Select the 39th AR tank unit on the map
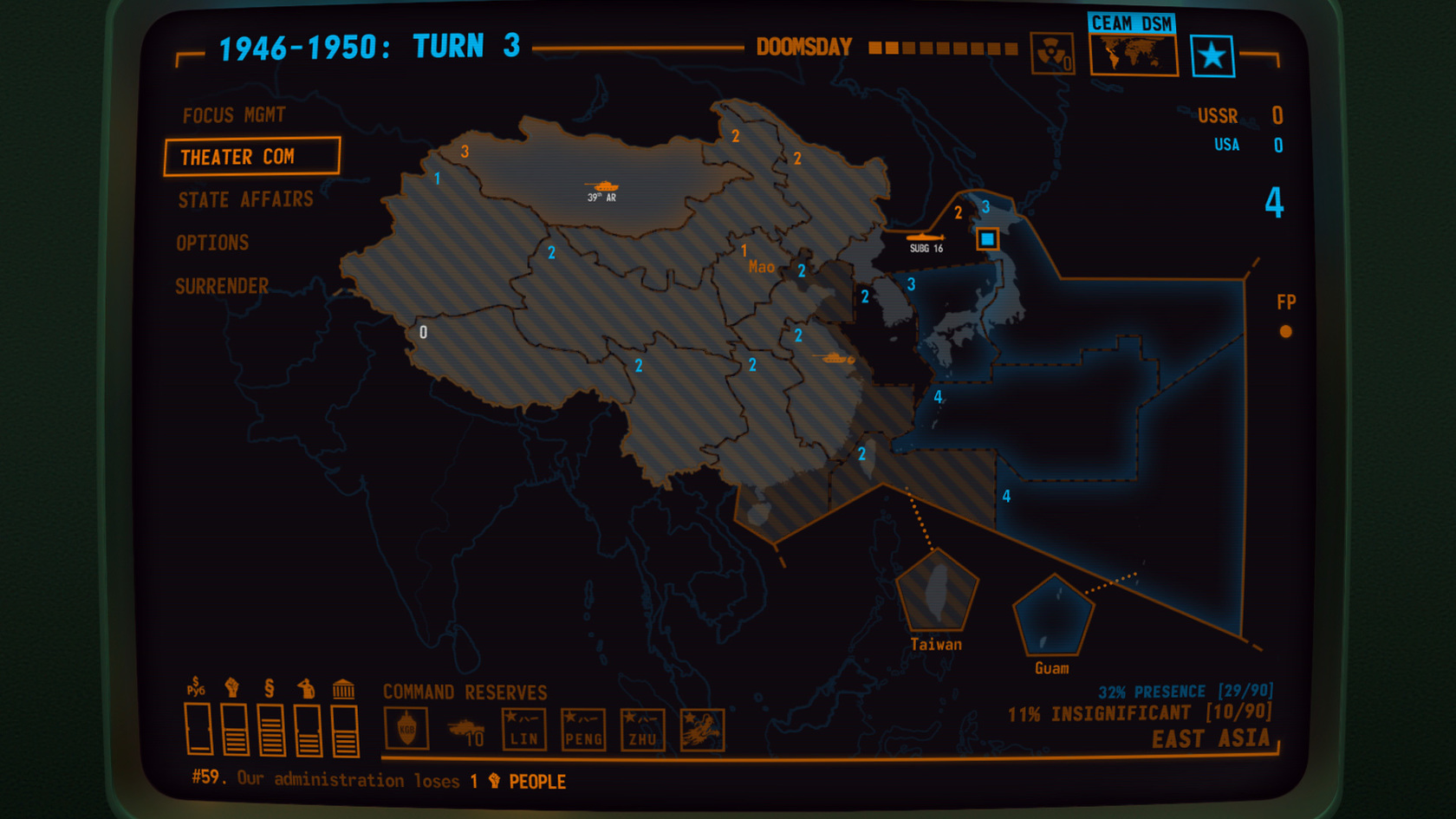The height and width of the screenshot is (819, 1456). click(604, 186)
